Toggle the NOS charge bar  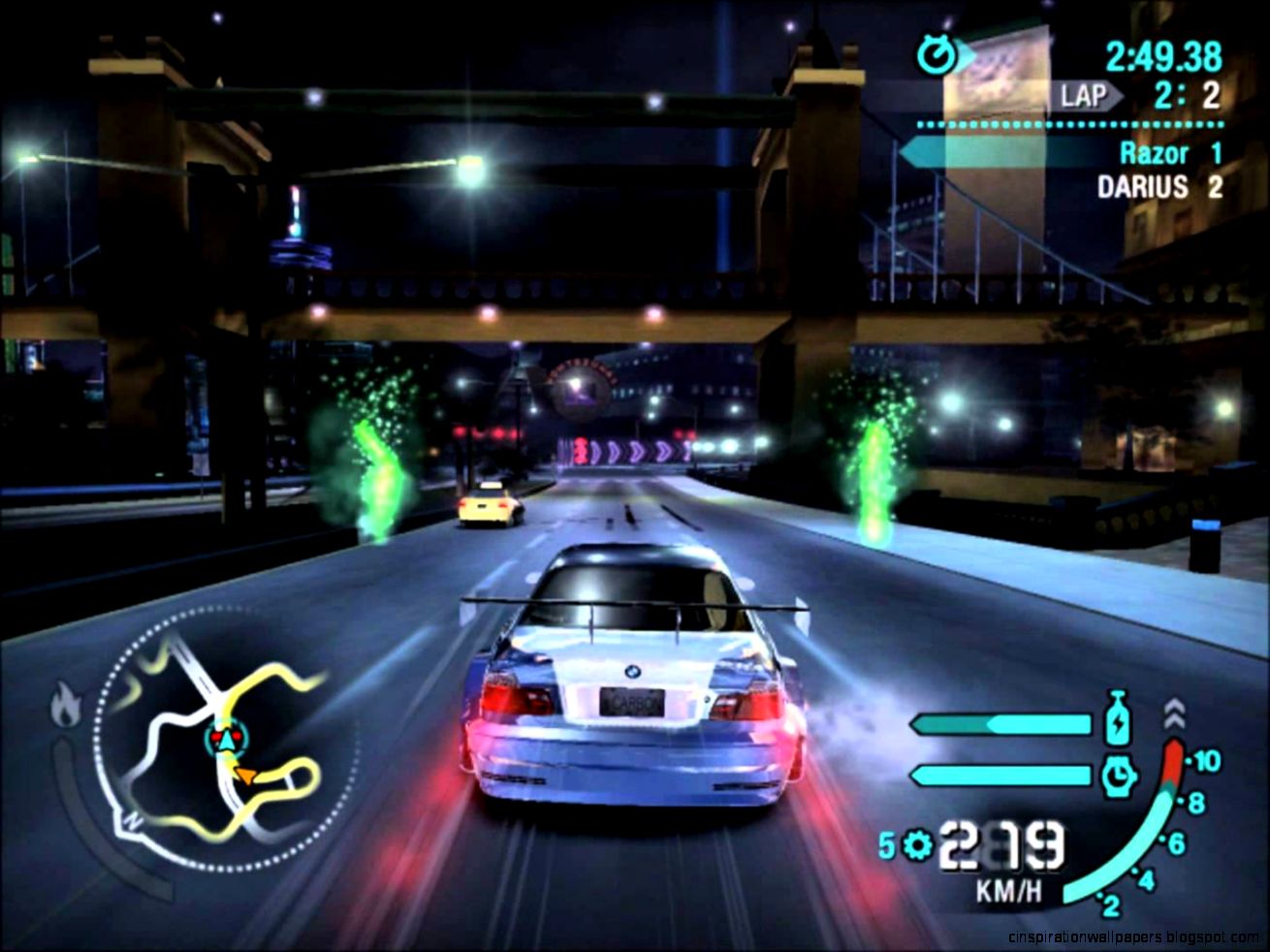tap(1000, 723)
